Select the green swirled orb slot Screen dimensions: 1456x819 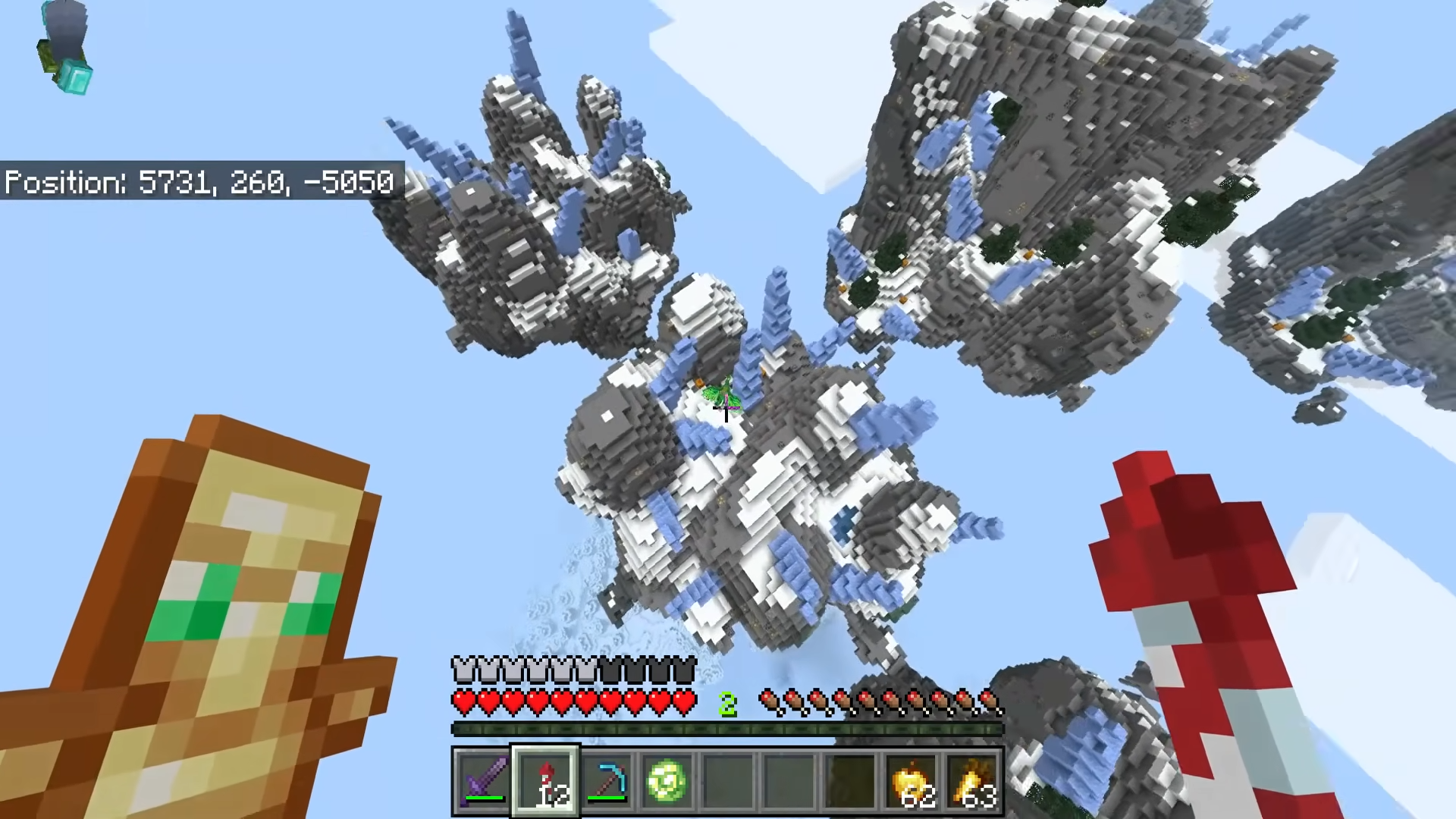(x=667, y=780)
